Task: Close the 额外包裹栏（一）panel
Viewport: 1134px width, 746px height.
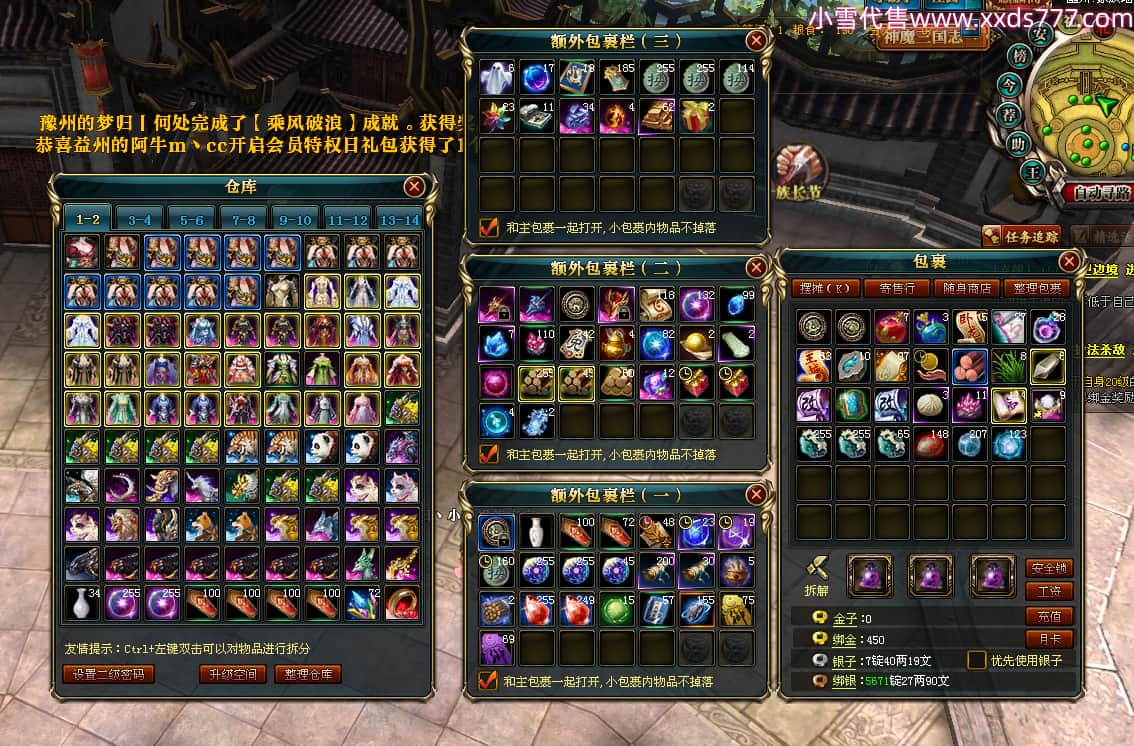Action: 756,495
